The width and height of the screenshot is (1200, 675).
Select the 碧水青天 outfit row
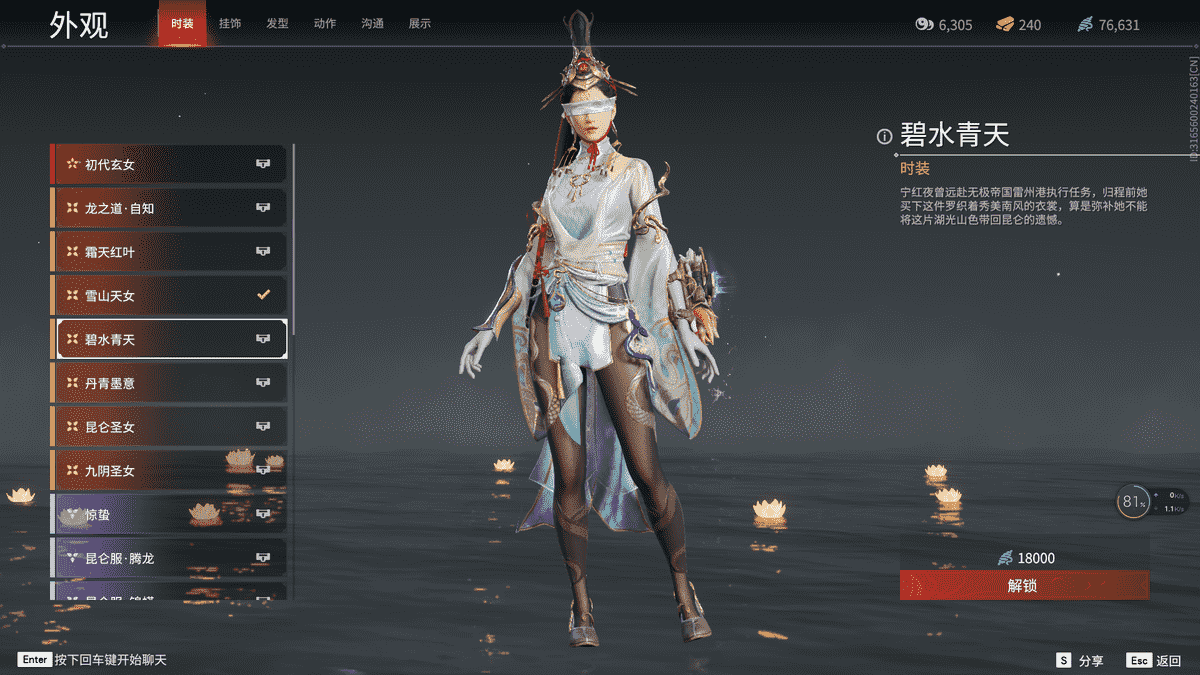(x=169, y=339)
